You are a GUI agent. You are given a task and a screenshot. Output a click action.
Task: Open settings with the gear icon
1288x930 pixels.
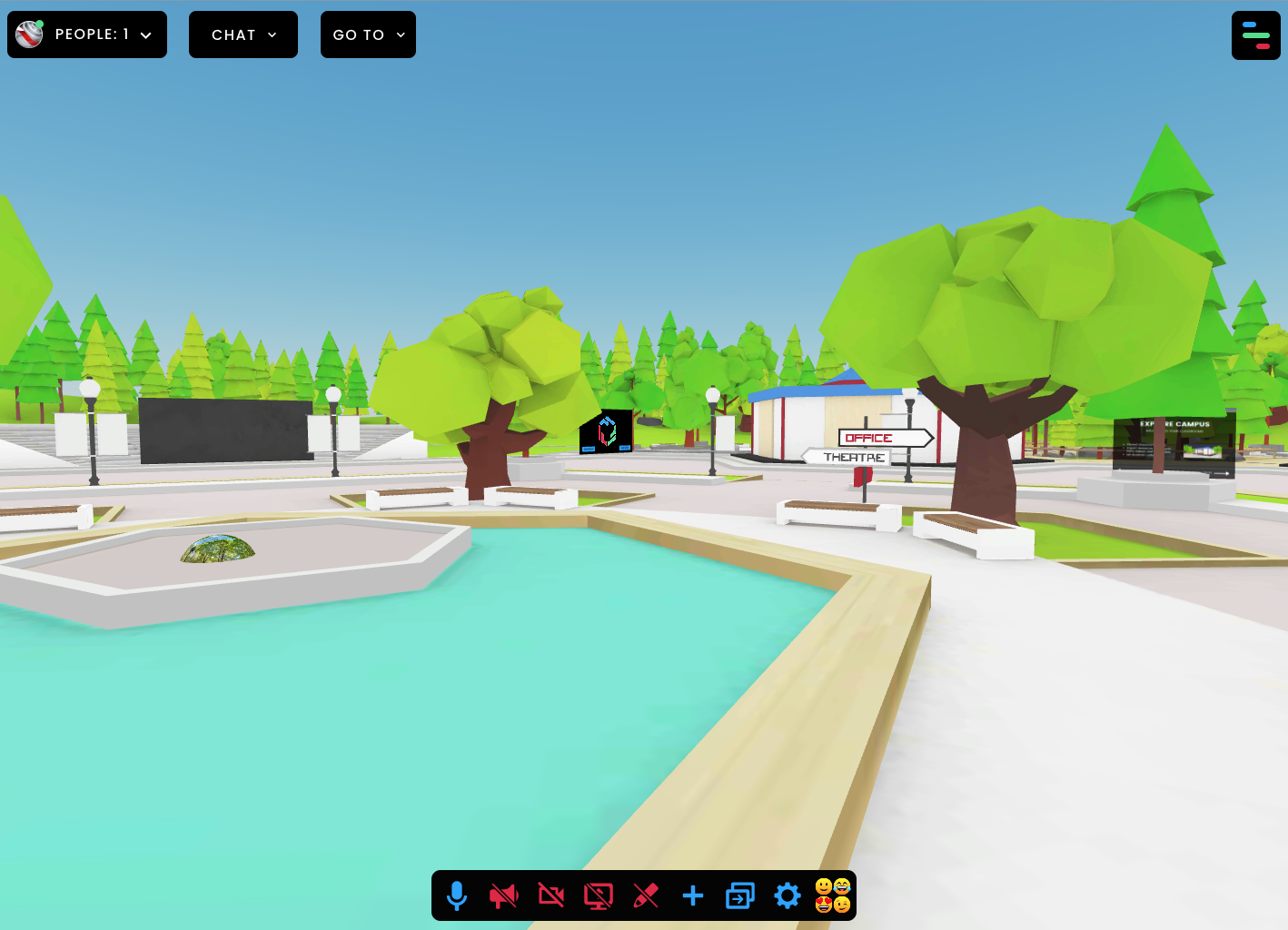click(x=788, y=896)
